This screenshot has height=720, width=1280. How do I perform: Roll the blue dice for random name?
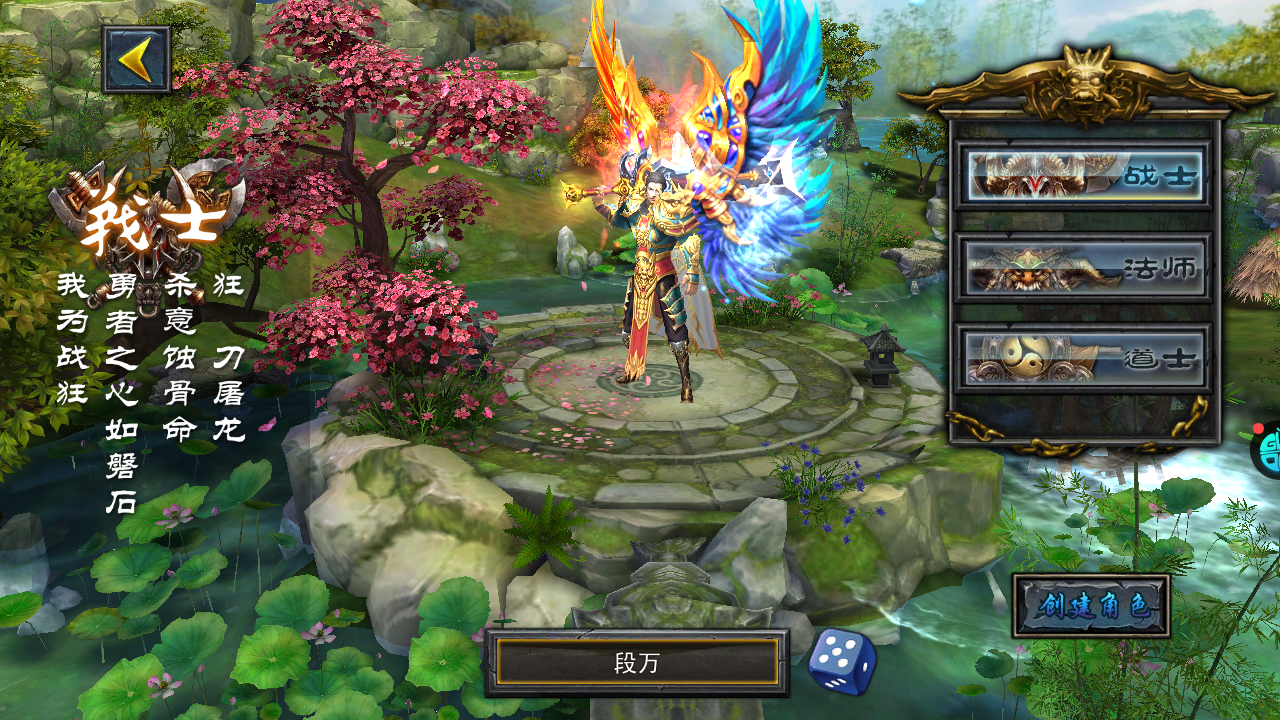click(841, 660)
